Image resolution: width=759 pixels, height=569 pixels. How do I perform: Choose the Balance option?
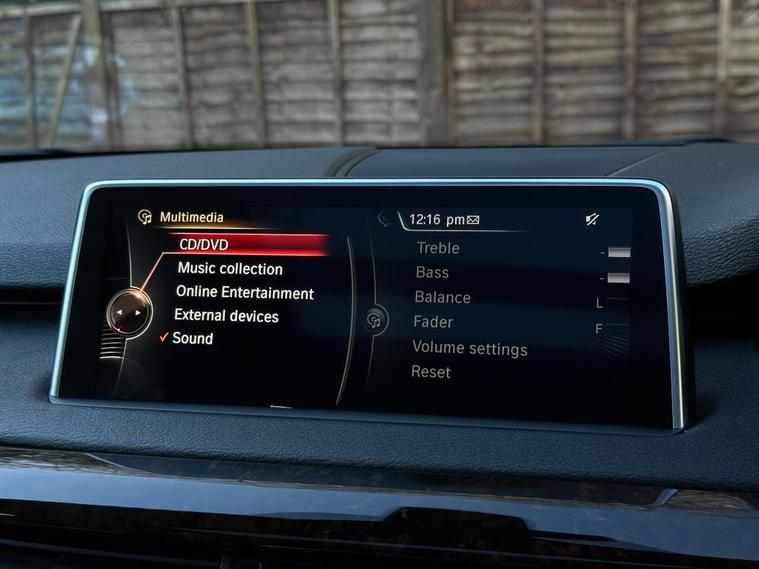click(x=442, y=297)
